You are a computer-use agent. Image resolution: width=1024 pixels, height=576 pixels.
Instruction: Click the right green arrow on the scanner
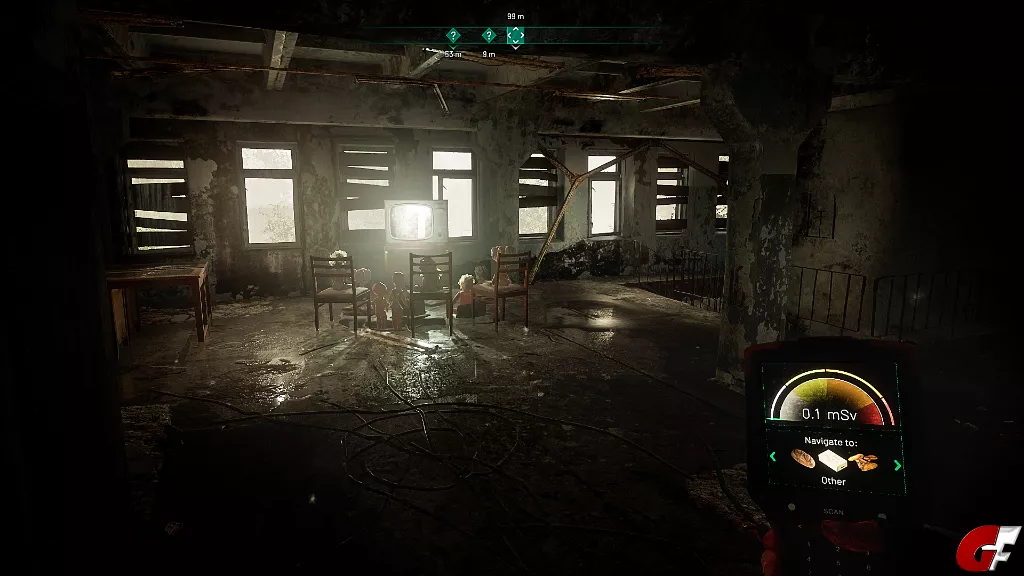(x=896, y=464)
